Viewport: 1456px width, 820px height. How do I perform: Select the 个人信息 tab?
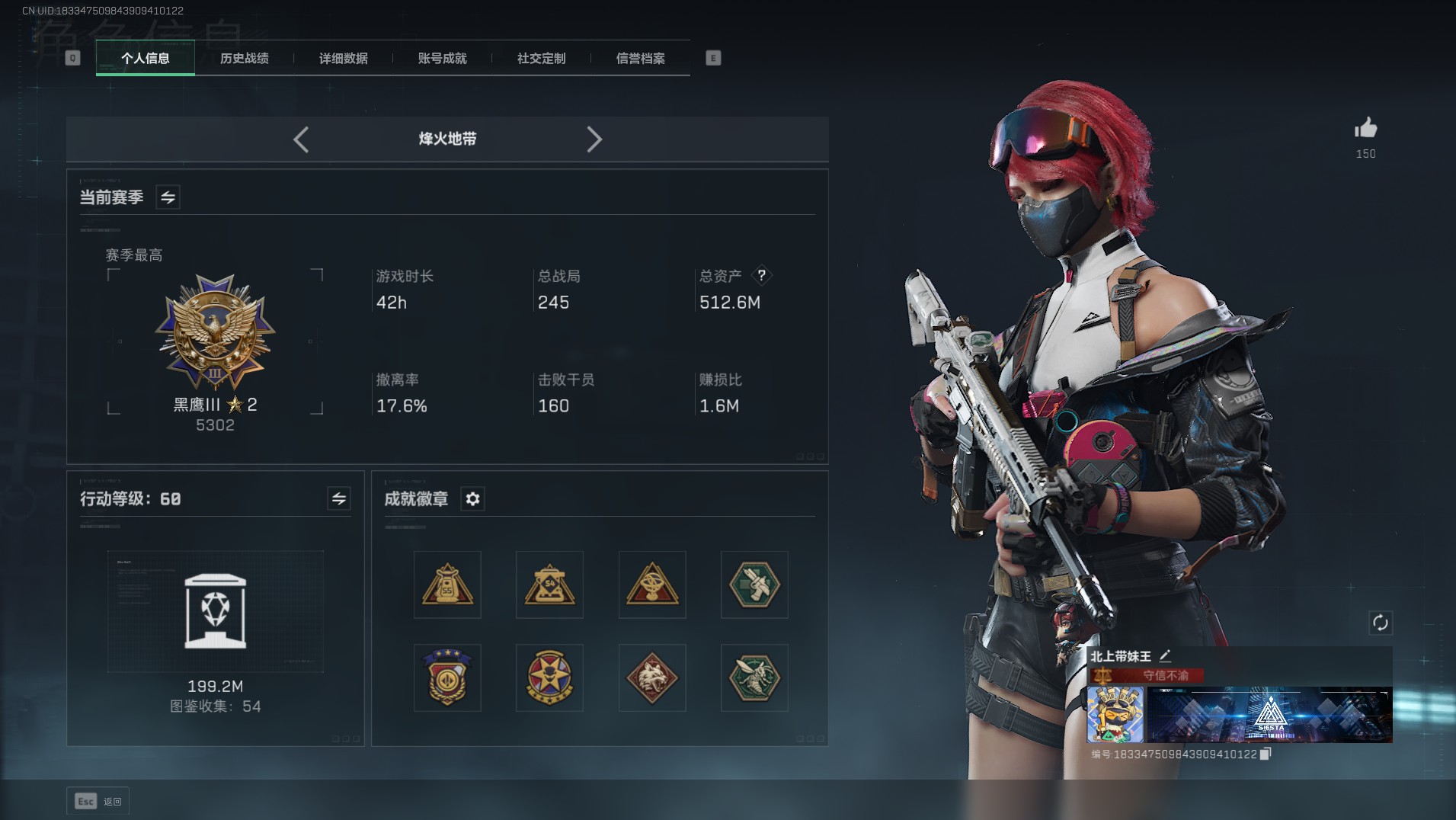[x=145, y=59]
